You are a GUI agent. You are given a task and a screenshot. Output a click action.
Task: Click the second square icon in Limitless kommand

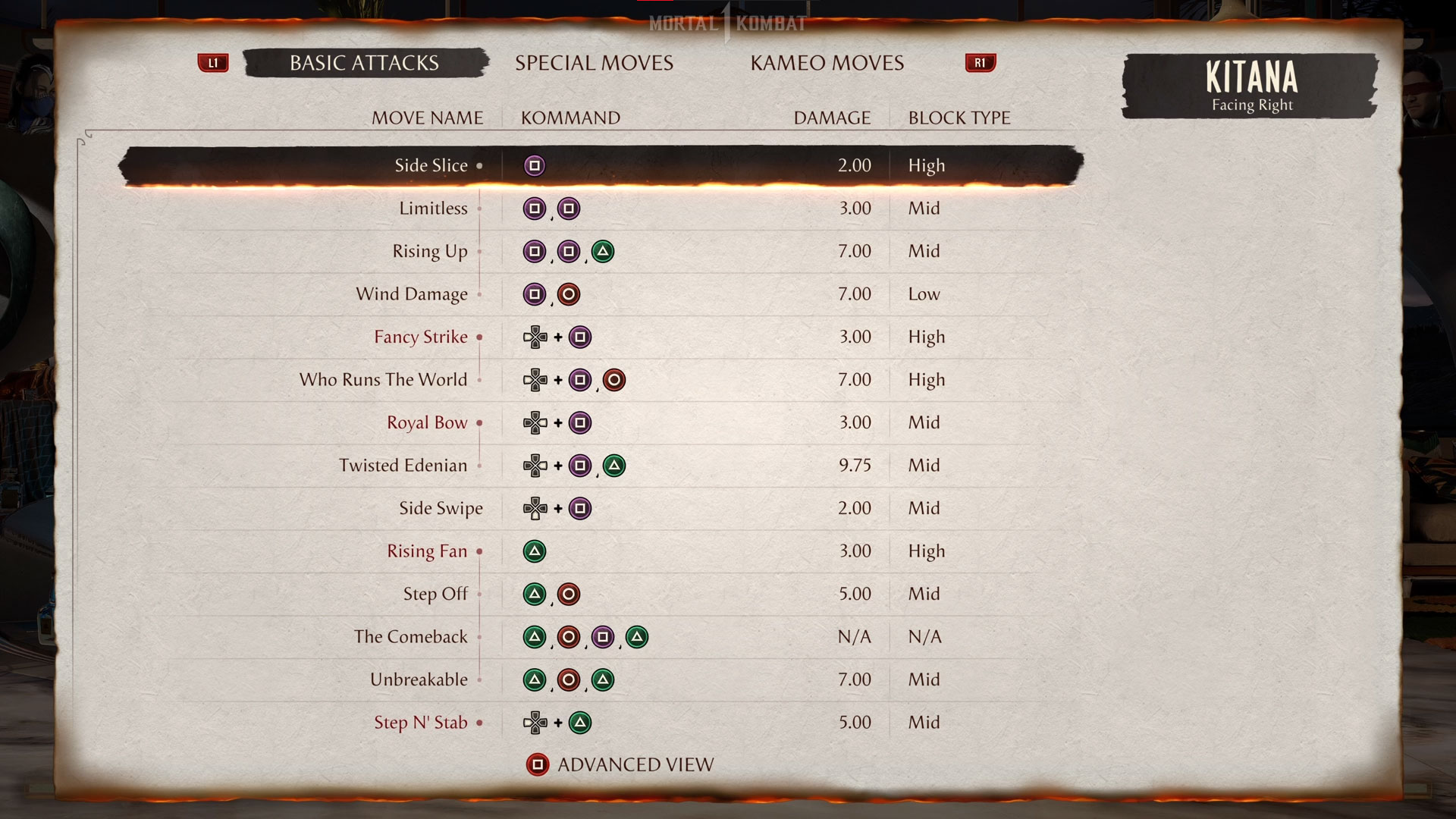[x=569, y=208]
